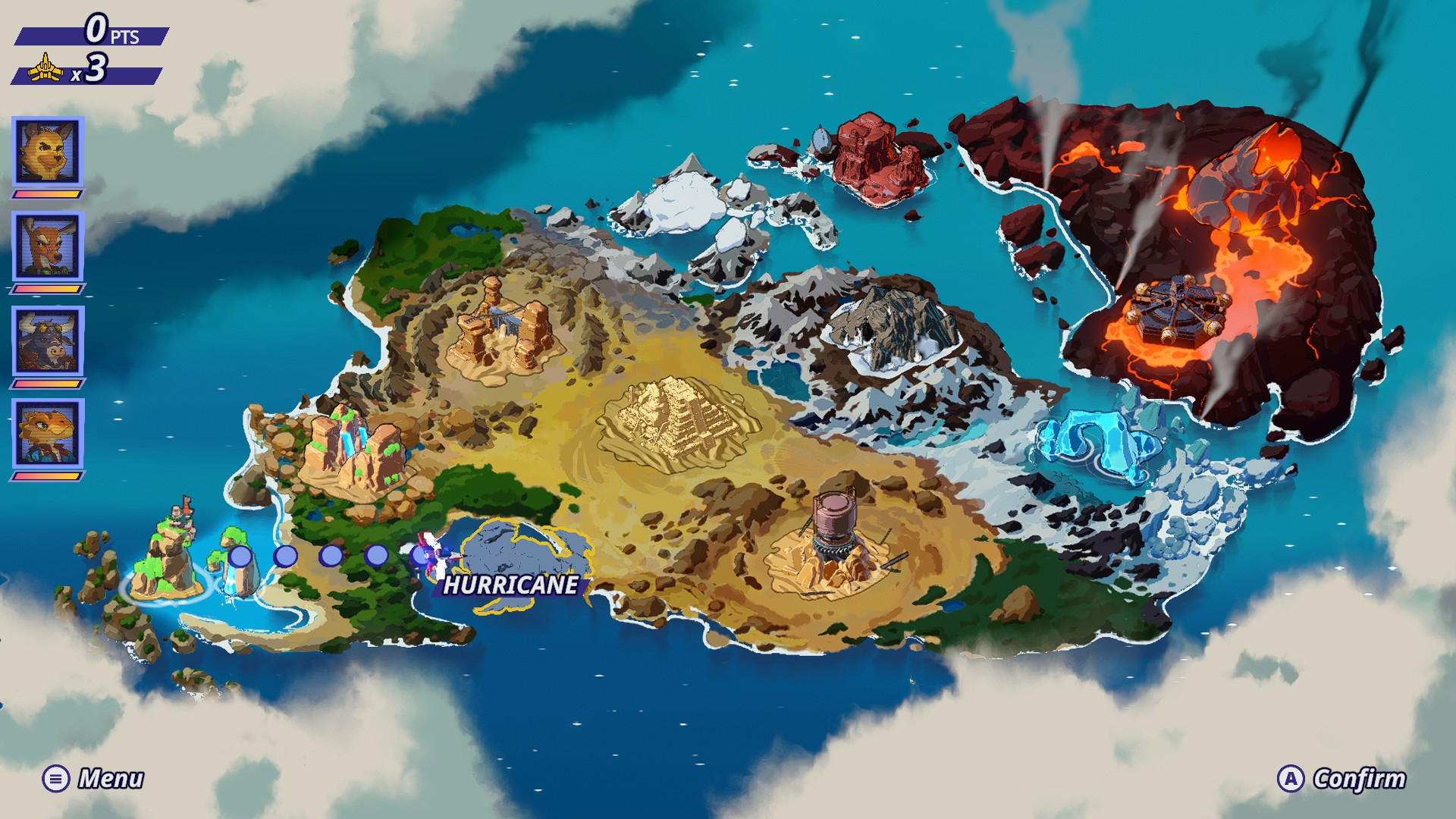Pick the horned bull pilot portrait
Screen dimensions: 1456x819
[x=47, y=340]
